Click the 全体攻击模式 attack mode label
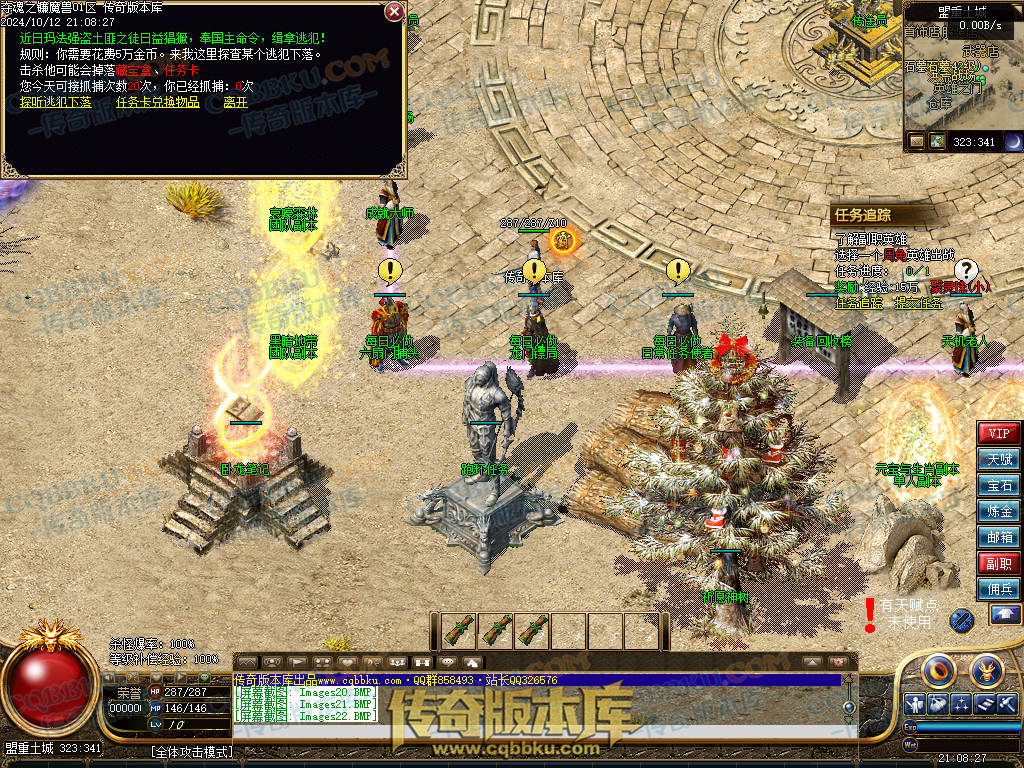 [x=192, y=752]
